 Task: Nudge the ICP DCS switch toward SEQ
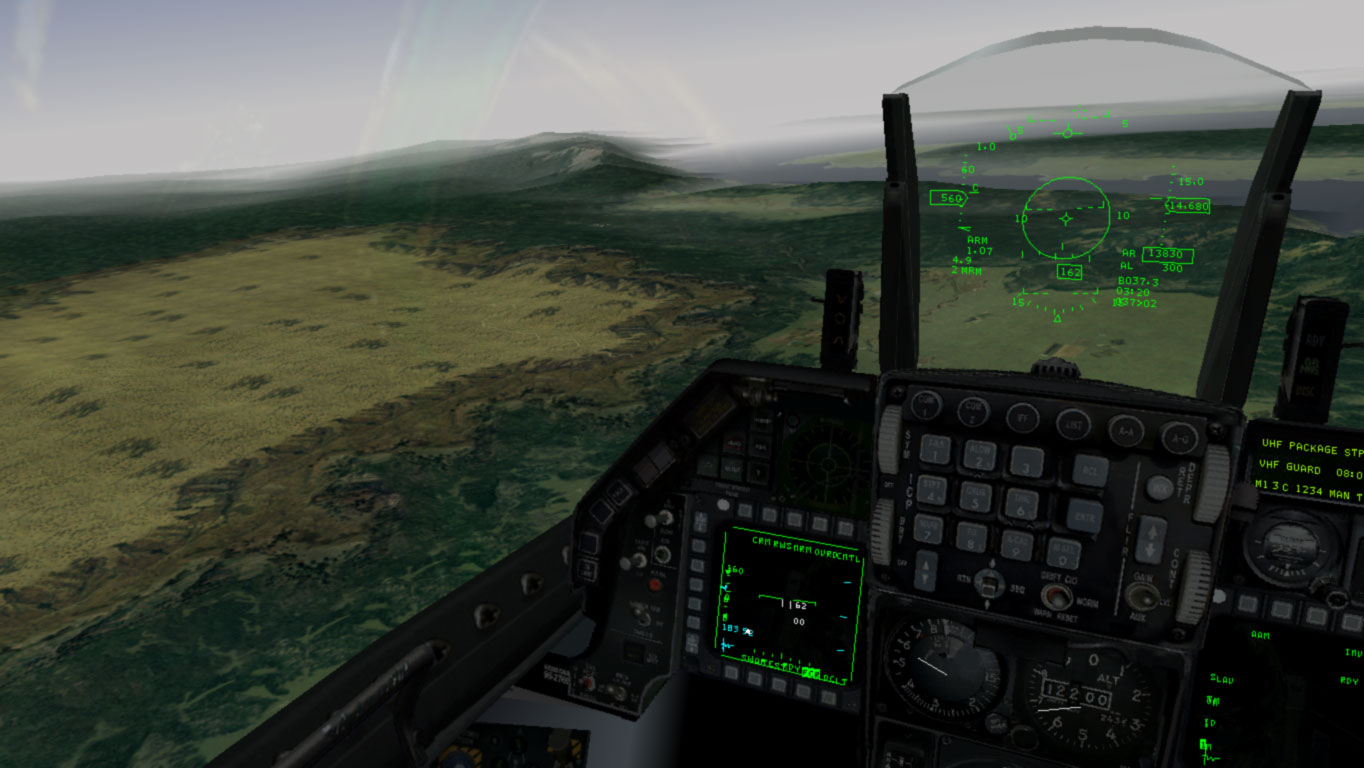pyautogui.click(x=998, y=585)
